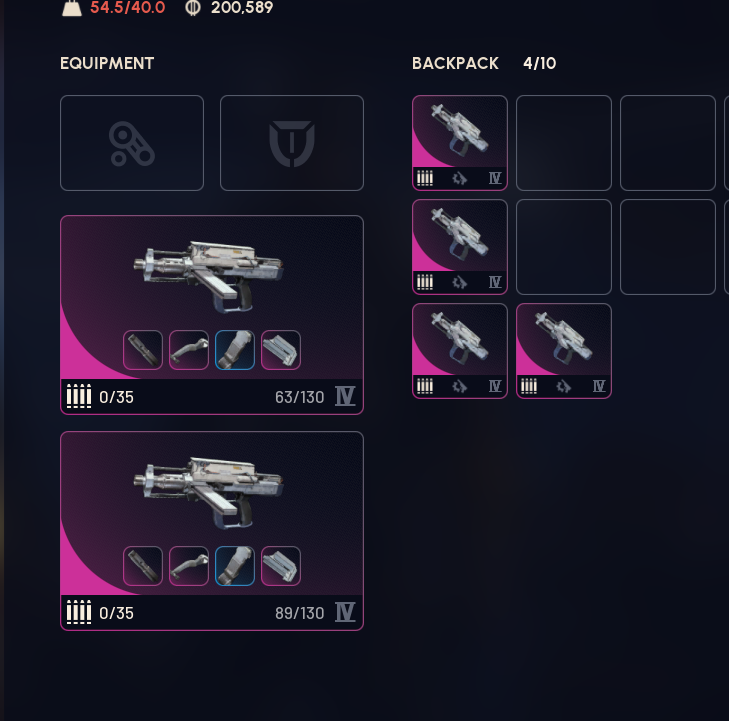Open the empty shield equipment slot
Screen dimensions: 729x721
(292, 143)
